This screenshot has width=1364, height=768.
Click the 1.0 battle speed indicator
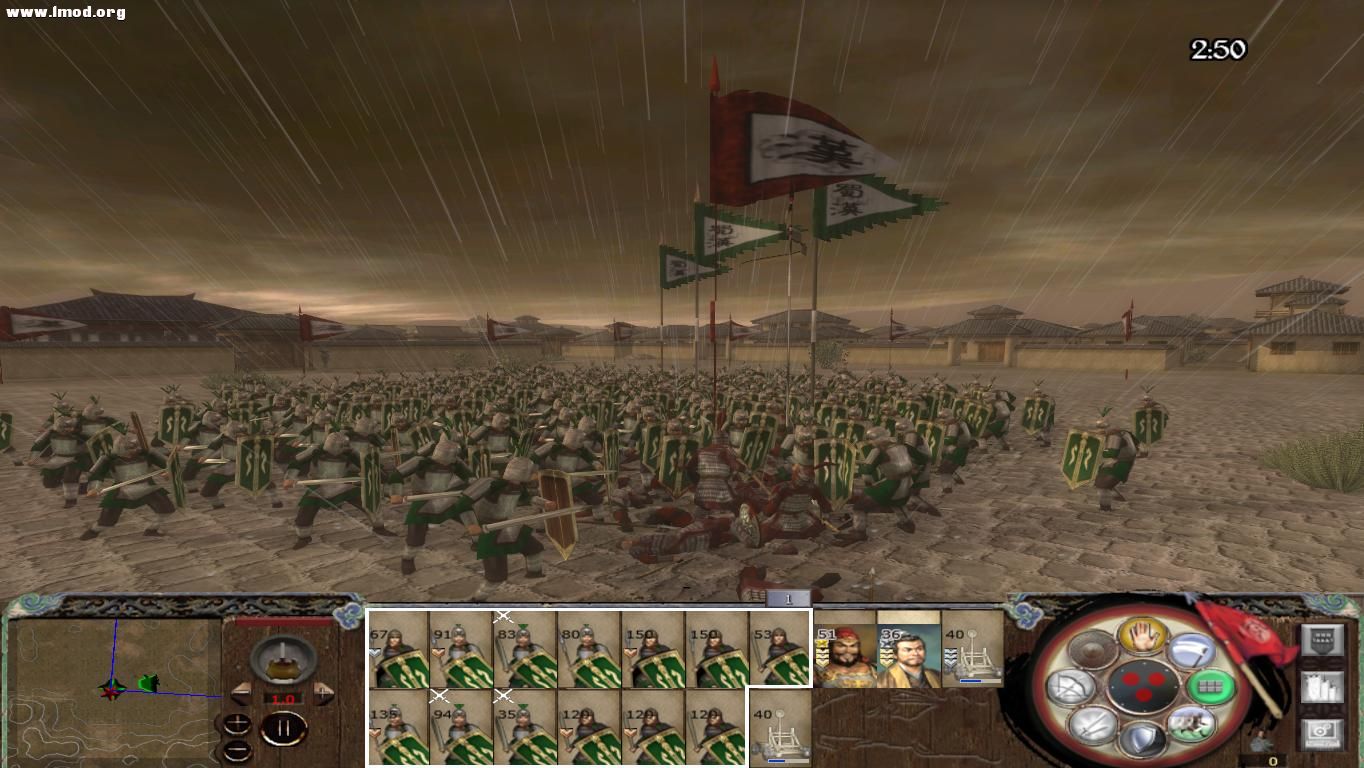282,698
